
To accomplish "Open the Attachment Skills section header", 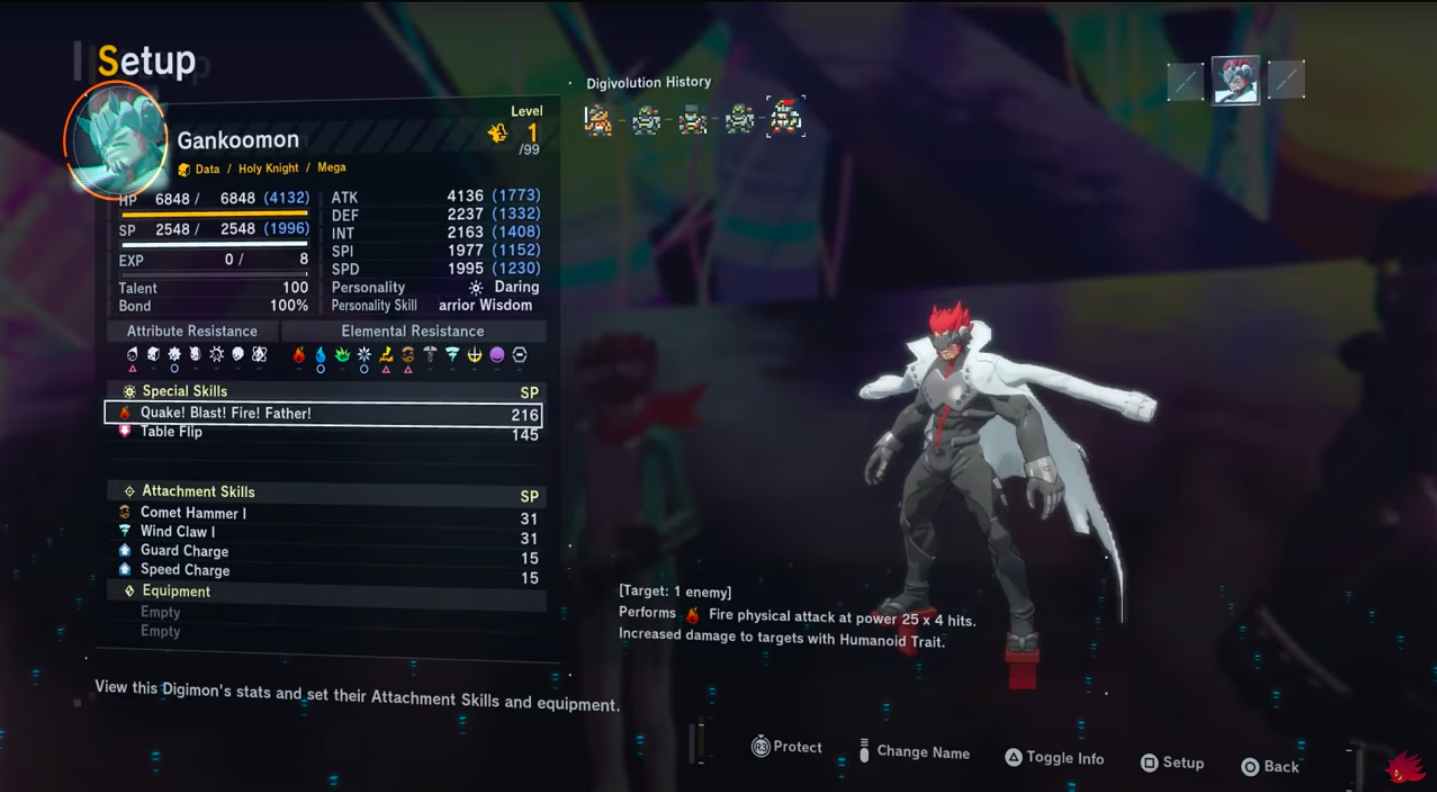I will coord(198,492).
